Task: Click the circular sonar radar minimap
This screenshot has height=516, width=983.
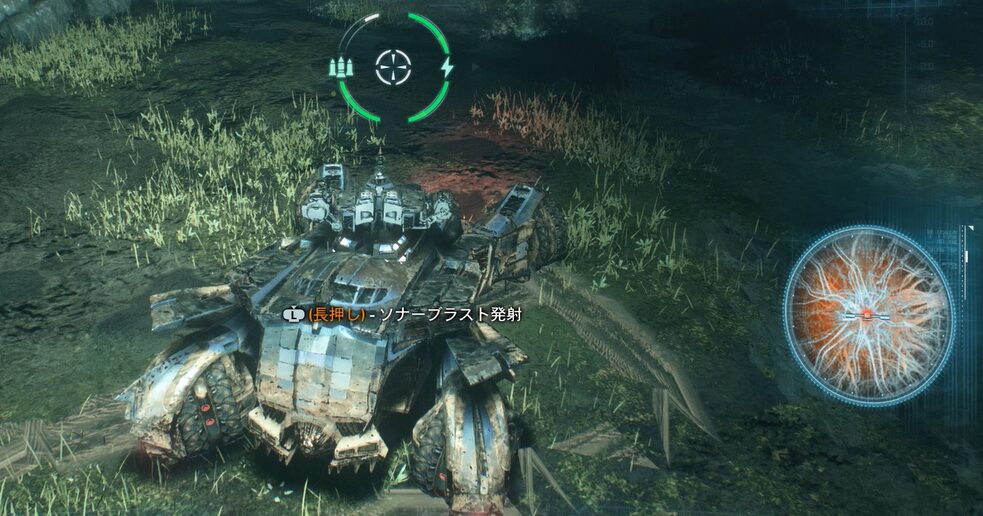Action: click(x=867, y=313)
